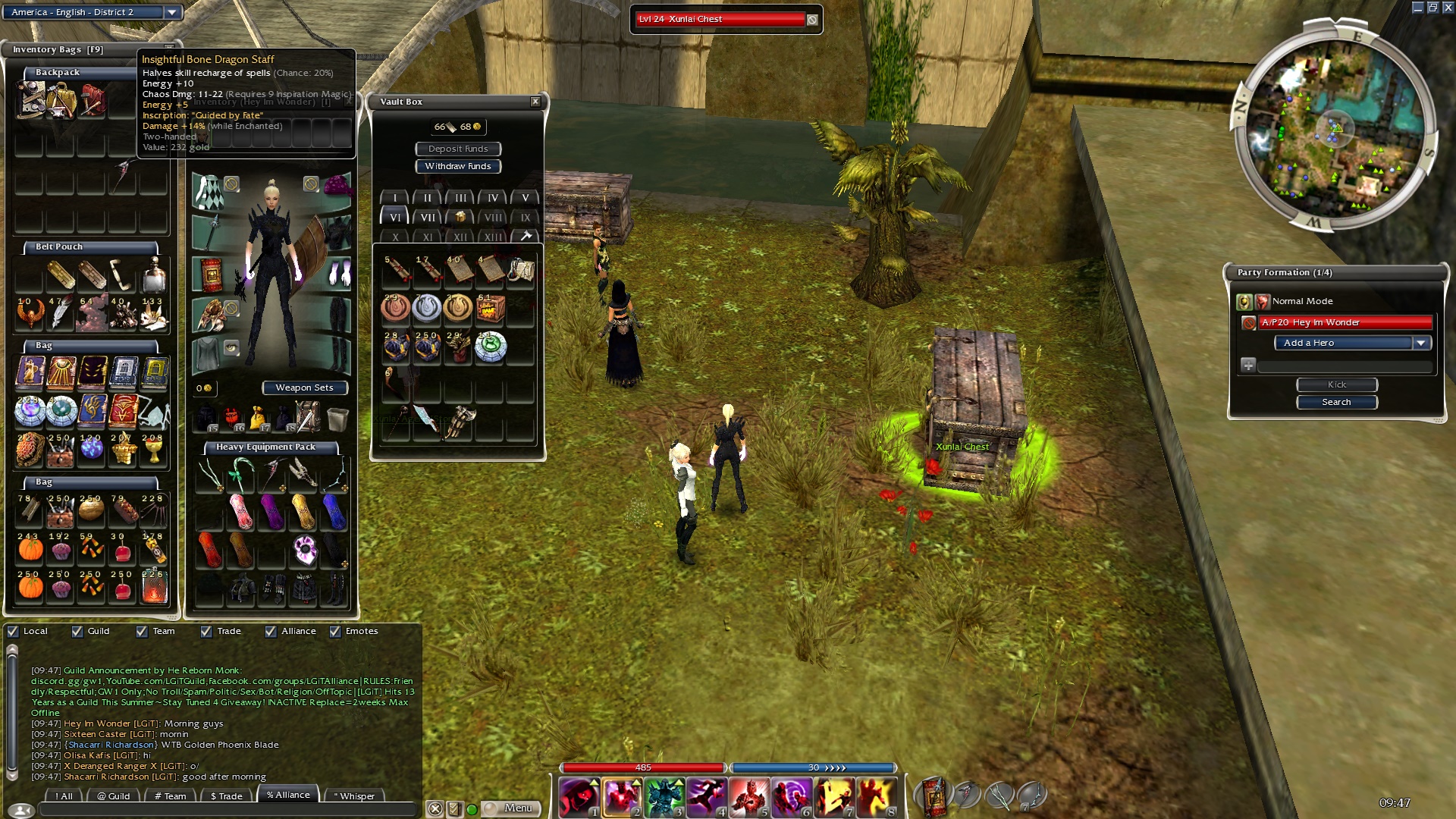1456x819 pixels.
Task: Select the orange pumpkin stack of 243
Action: point(30,548)
